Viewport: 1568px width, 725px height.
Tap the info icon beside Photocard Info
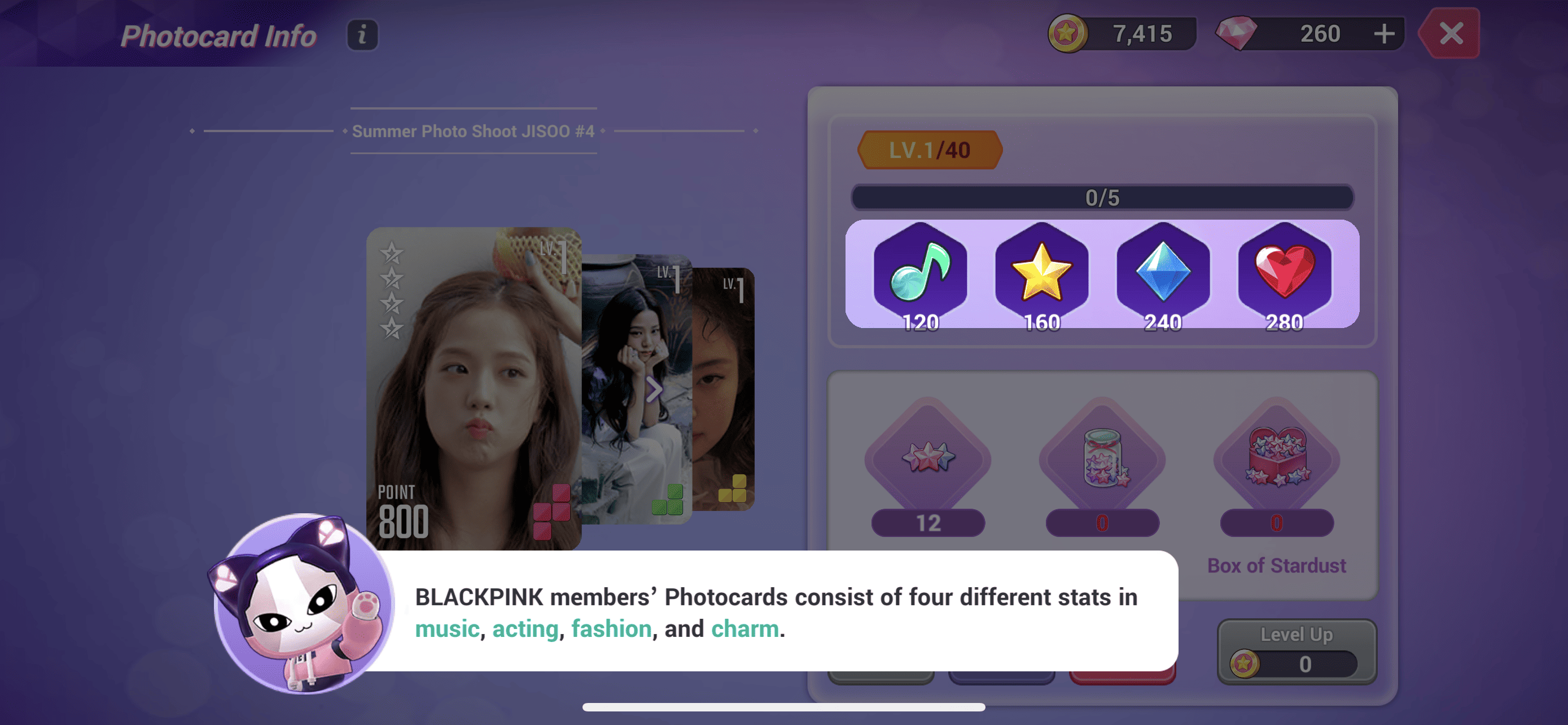pyautogui.click(x=362, y=34)
